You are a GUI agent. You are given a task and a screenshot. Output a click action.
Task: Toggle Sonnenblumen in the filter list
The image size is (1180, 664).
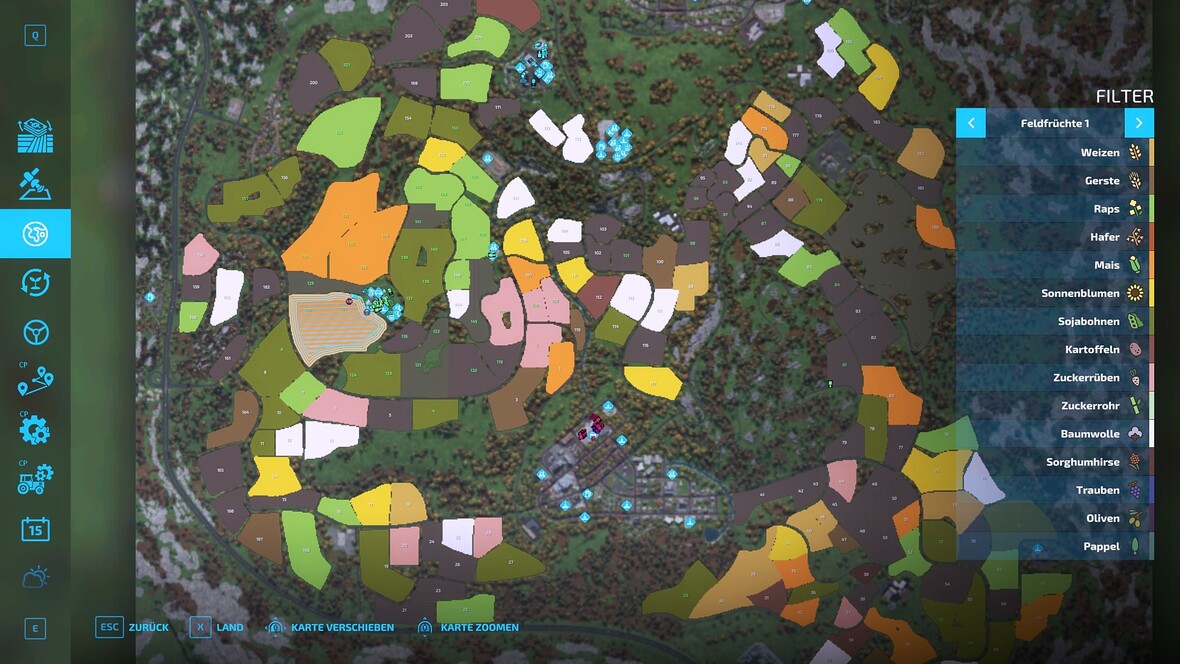click(1054, 294)
